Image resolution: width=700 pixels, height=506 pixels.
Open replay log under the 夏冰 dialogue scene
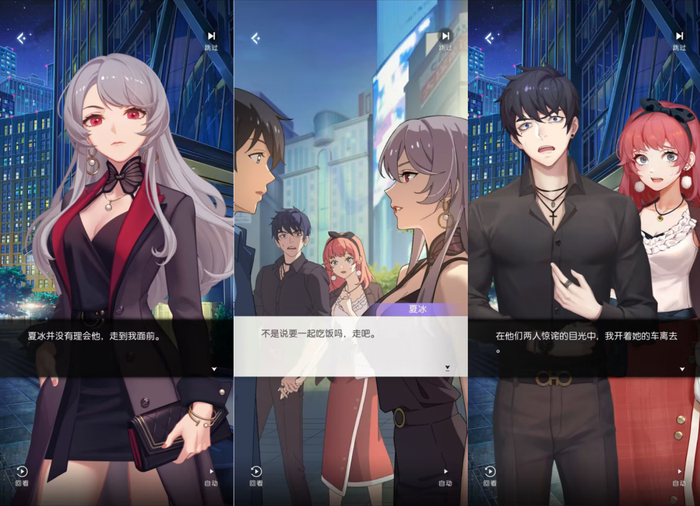coord(255,473)
